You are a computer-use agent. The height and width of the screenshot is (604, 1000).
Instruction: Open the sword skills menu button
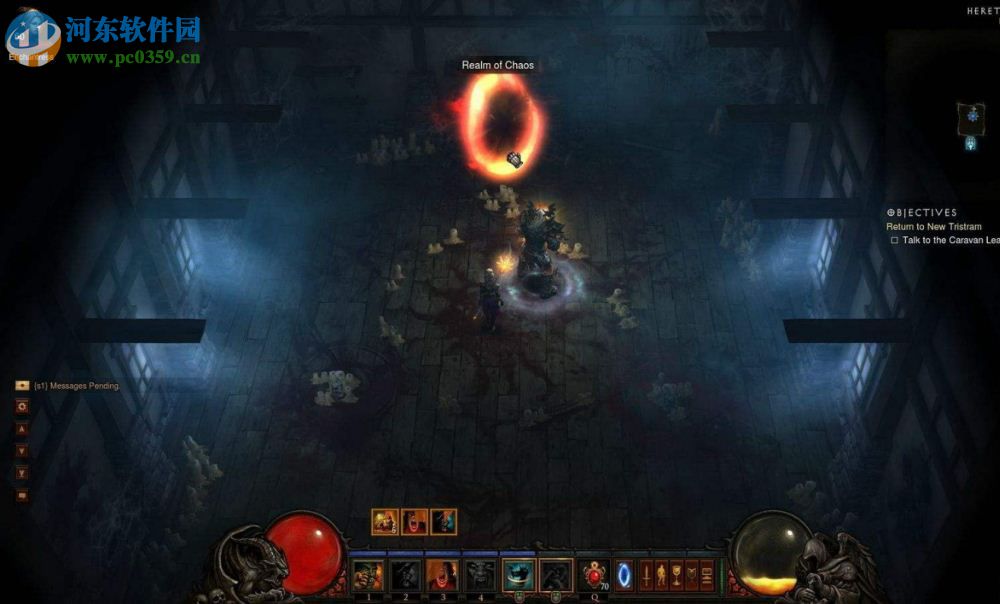646,576
